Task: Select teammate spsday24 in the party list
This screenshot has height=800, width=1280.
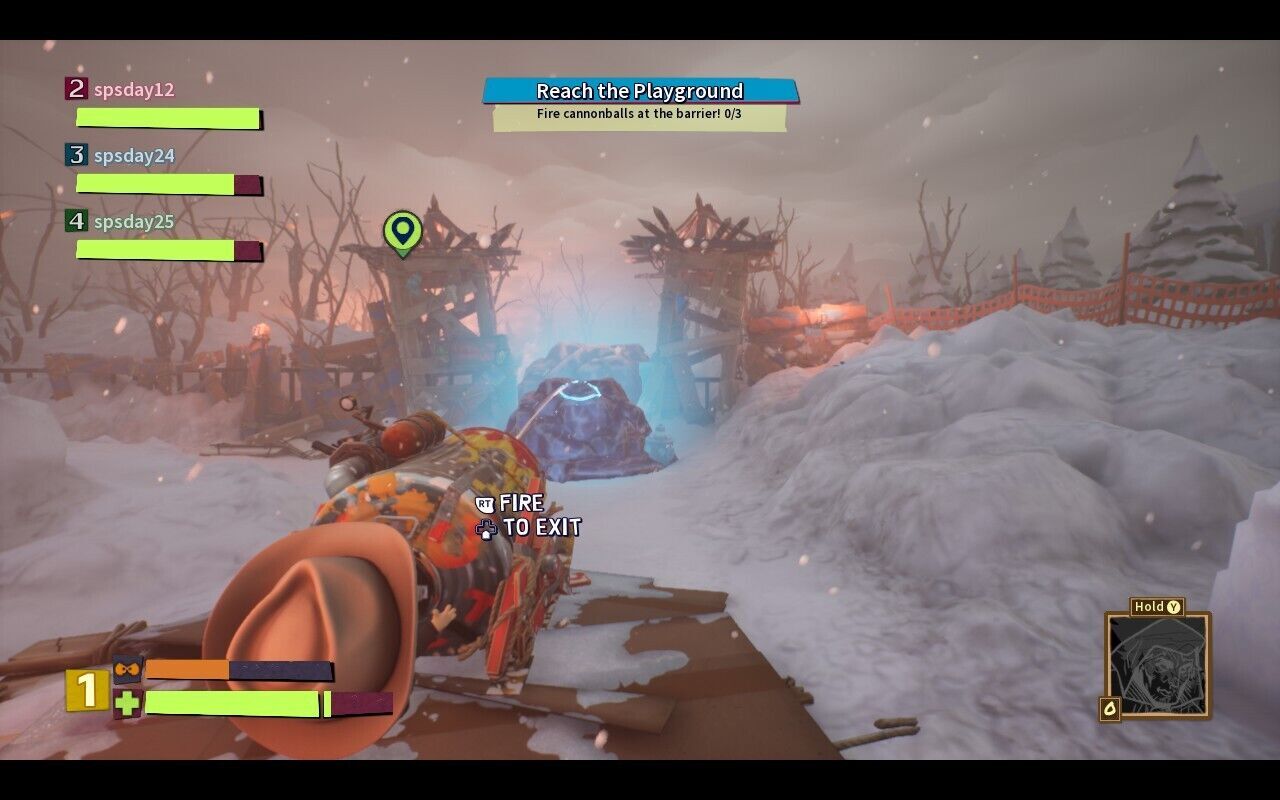Action: 134,156
